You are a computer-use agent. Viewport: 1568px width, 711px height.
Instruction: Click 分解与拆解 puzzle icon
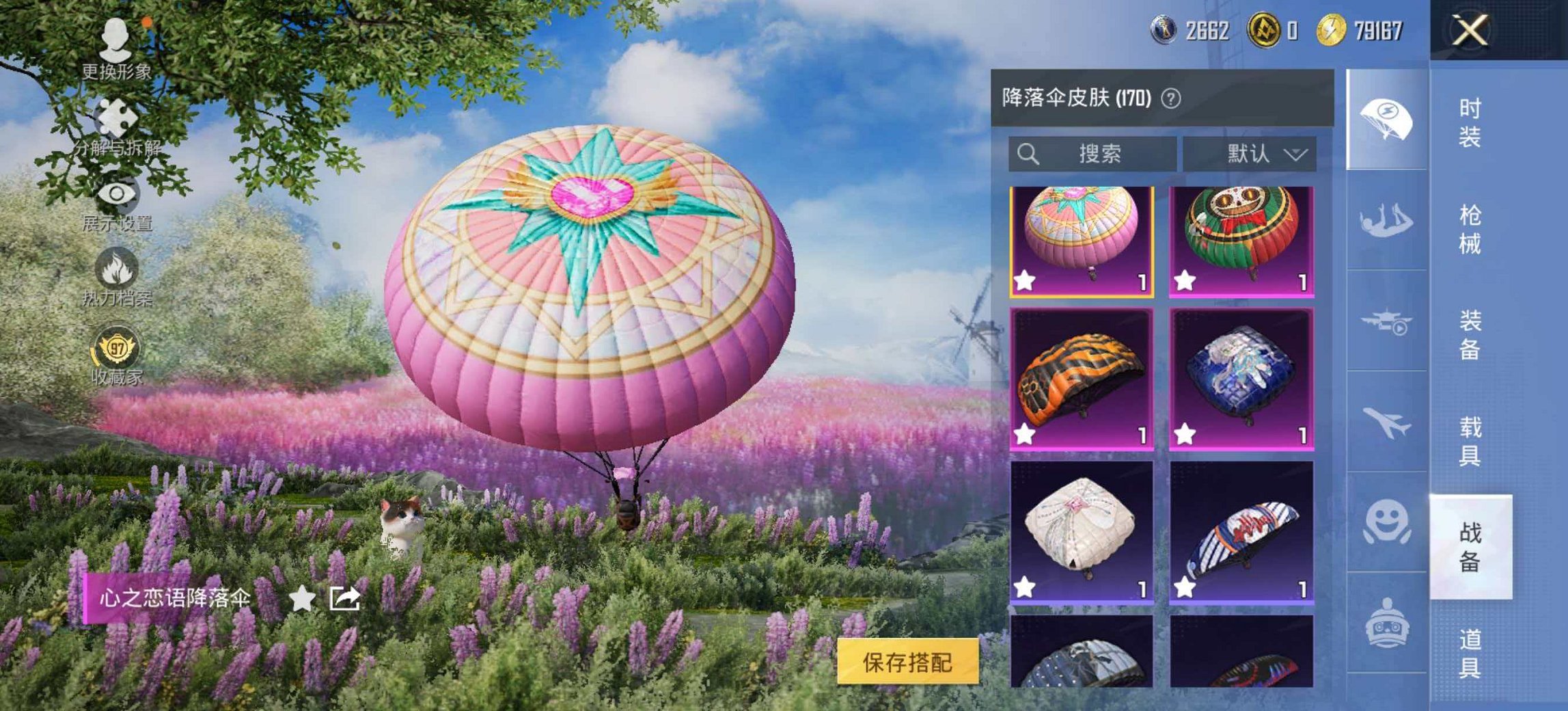click(x=118, y=118)
